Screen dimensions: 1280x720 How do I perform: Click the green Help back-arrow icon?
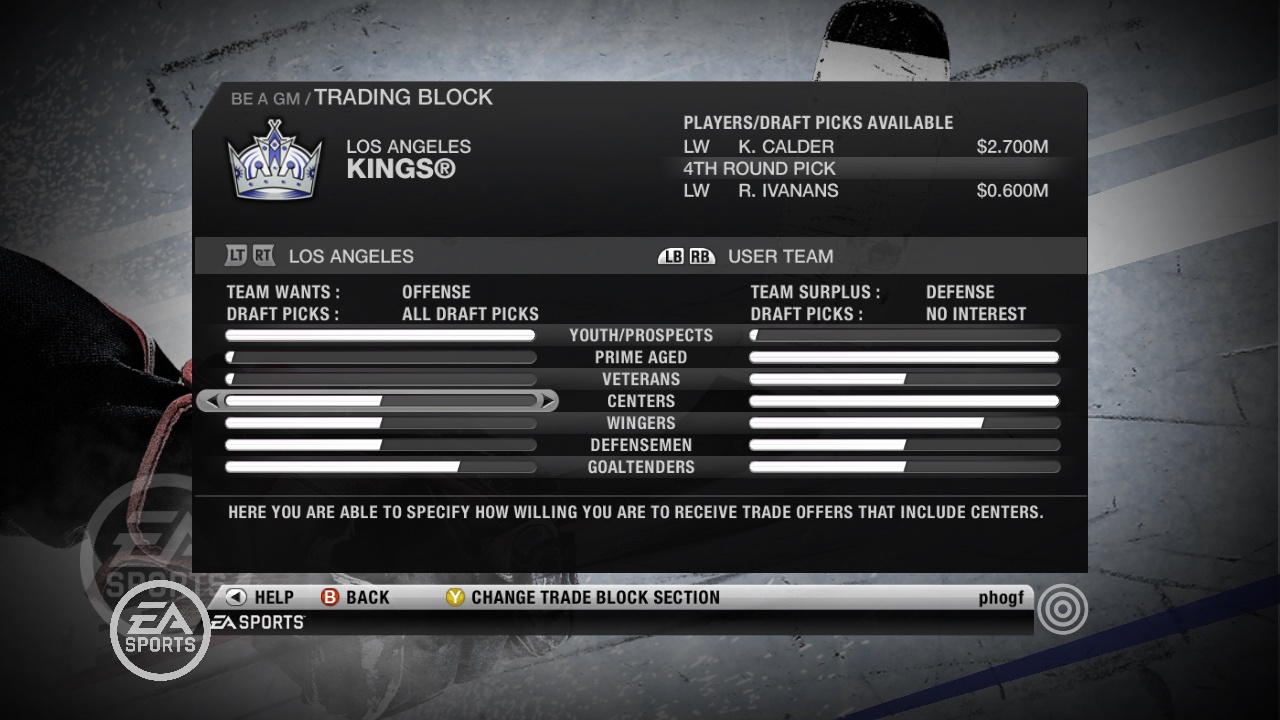(234, 597)
